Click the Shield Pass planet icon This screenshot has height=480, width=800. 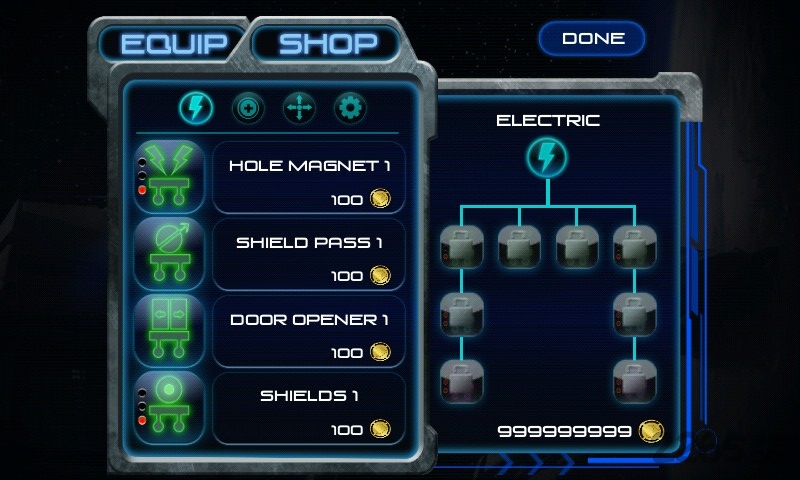click(x=169, y=255)
